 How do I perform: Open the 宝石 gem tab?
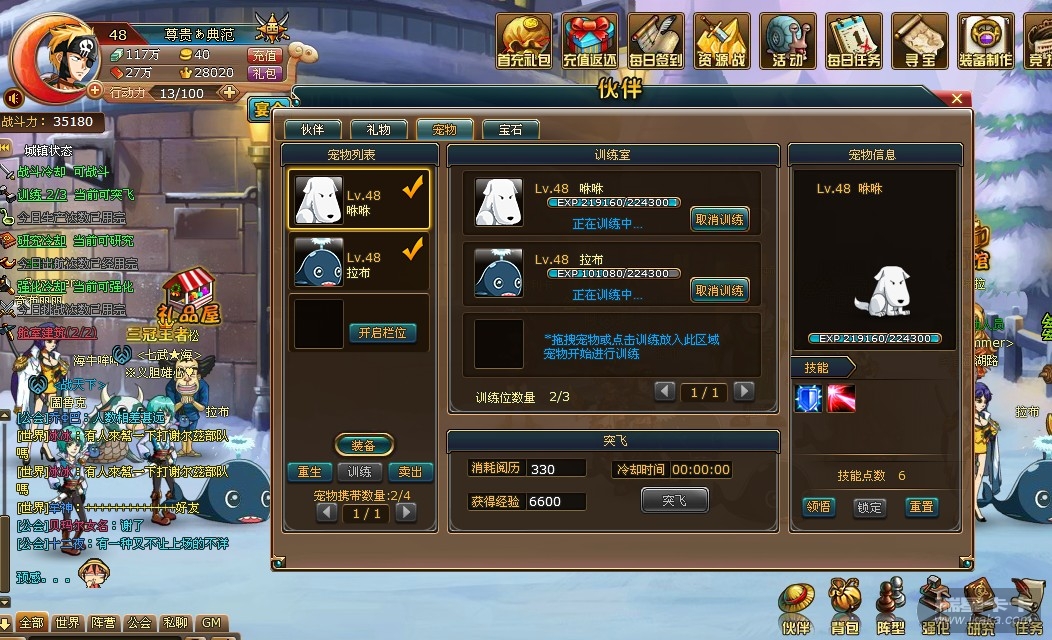pos(510,130)
